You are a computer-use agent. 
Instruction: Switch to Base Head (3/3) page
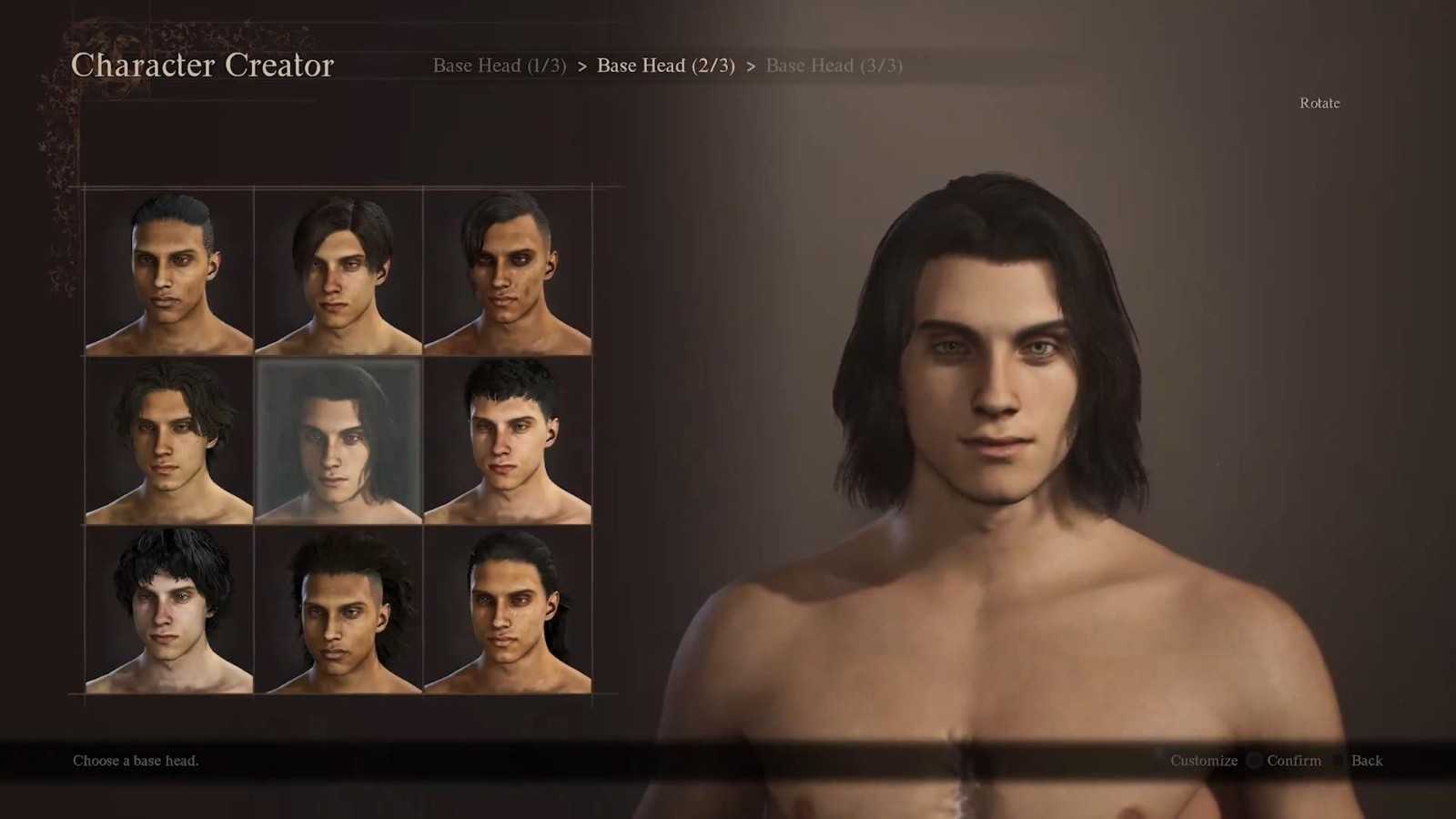pyautogui.click(x=834, y=66)
